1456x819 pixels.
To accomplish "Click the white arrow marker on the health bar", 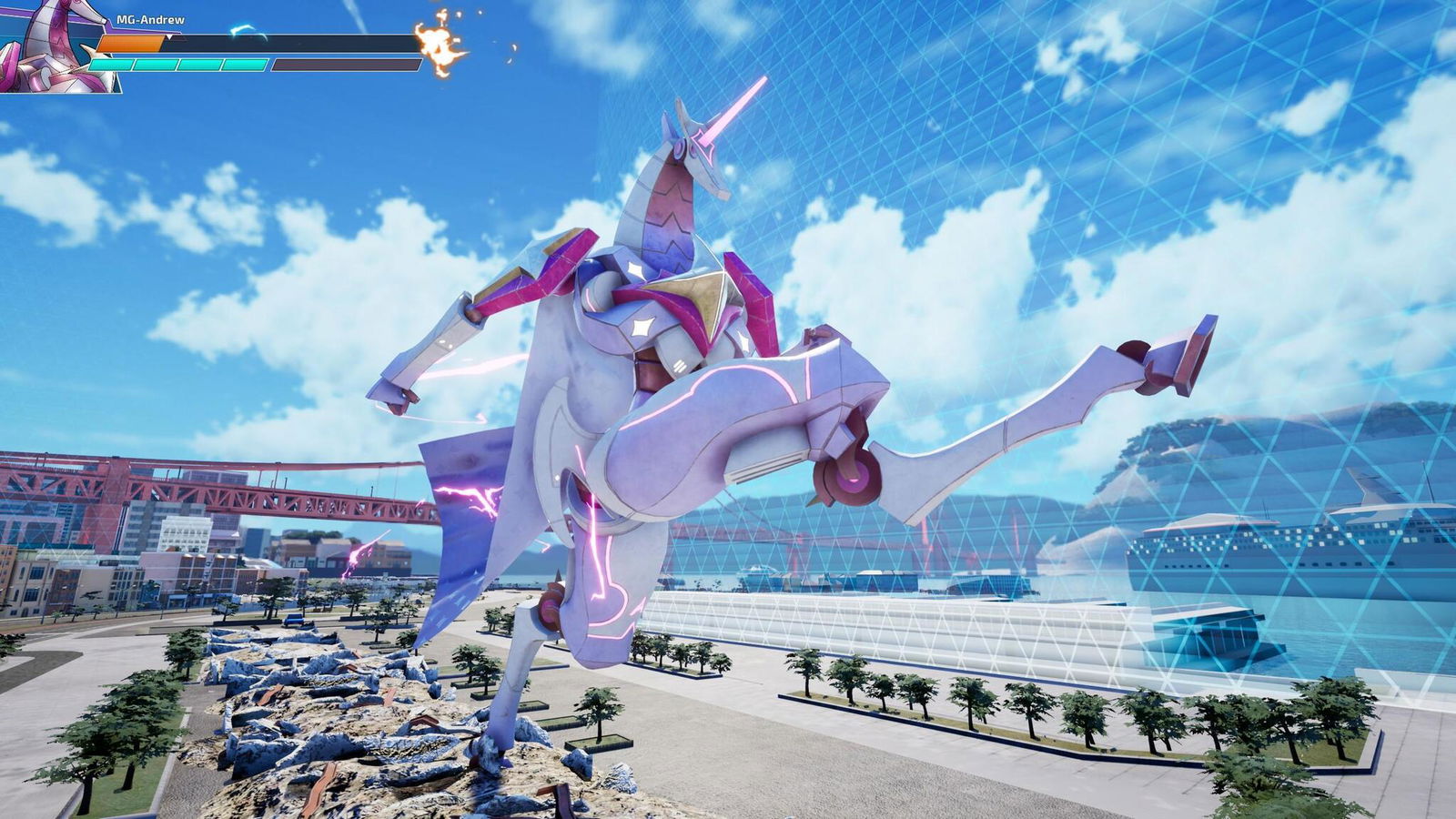I will click(x=169, y=37).
